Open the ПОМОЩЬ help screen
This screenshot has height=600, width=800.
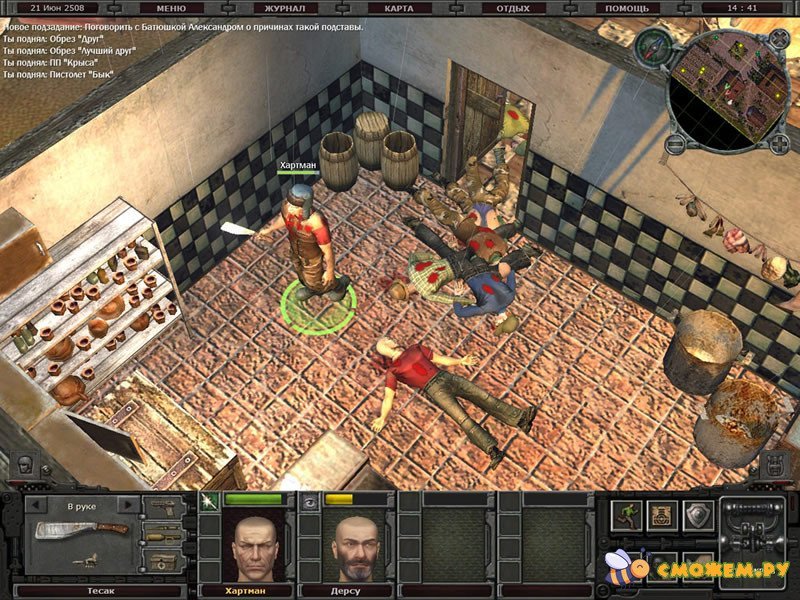(x=628, y=8)
